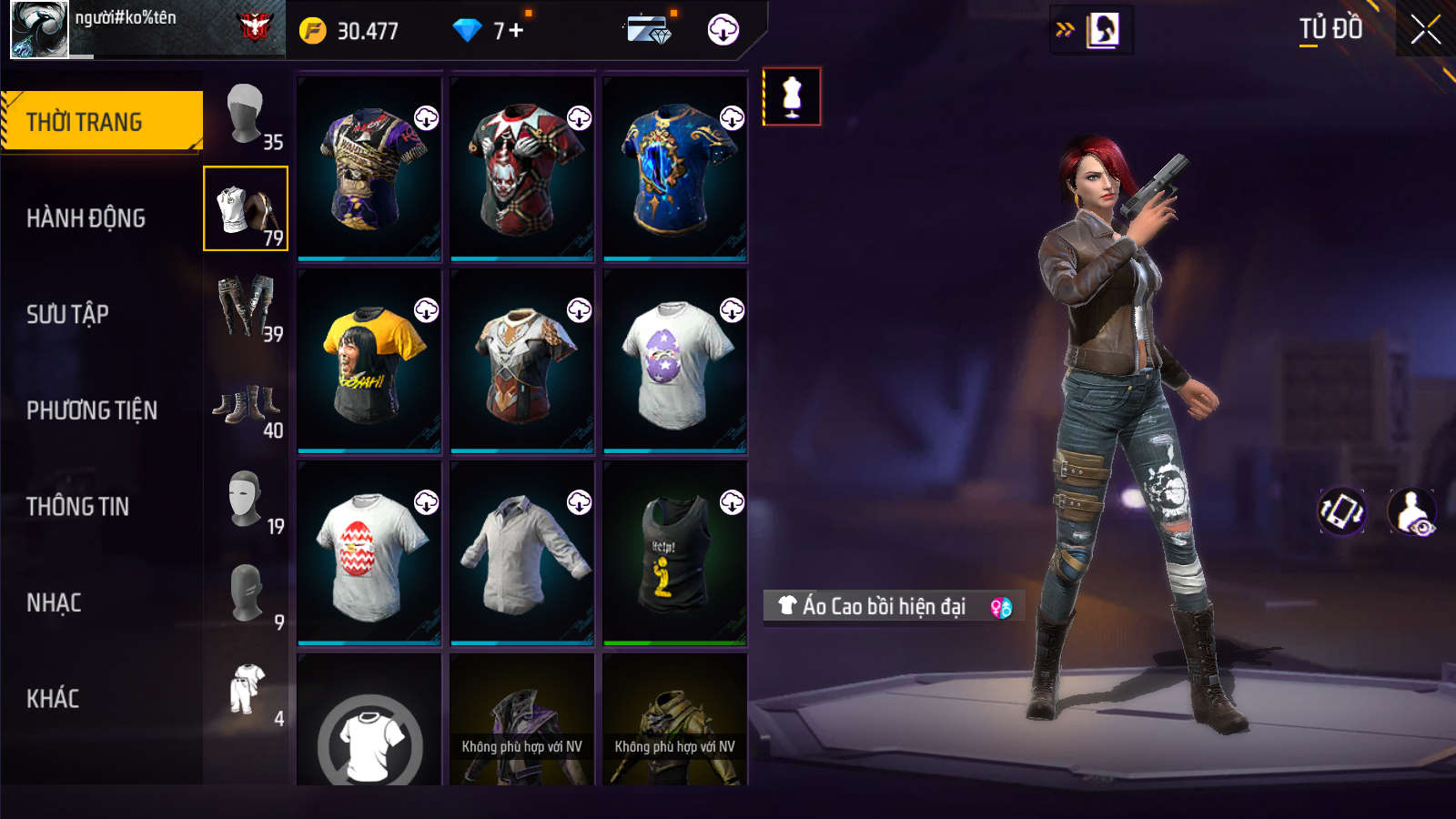Screen dimensions: 1456x819
Task: Equip the white long-sleeve shirt
Action: pyautogui.click(x=522, y=553)
